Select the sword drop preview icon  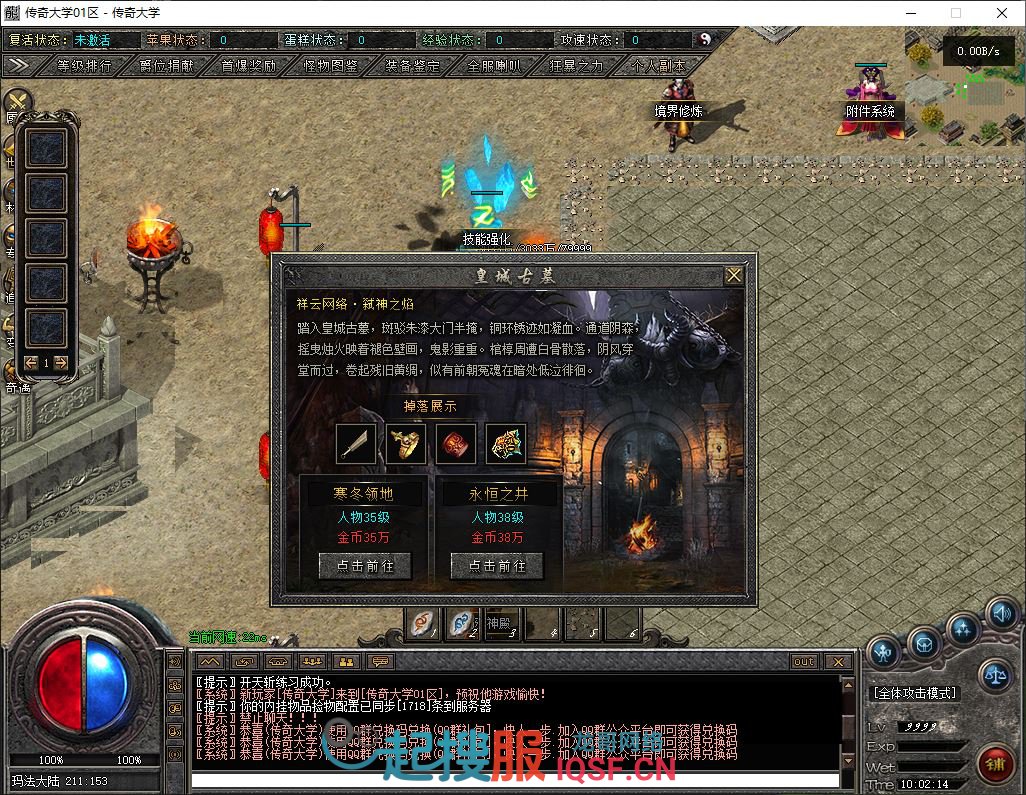tap(356, 444)
